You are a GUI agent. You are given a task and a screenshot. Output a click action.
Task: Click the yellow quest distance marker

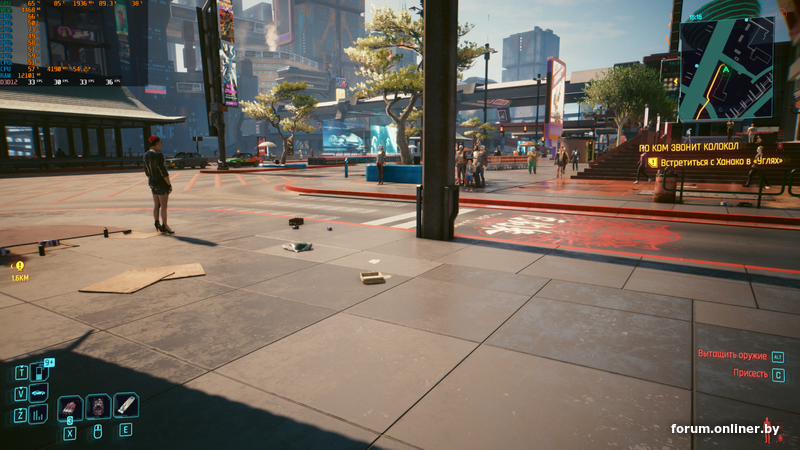(18, 266)
